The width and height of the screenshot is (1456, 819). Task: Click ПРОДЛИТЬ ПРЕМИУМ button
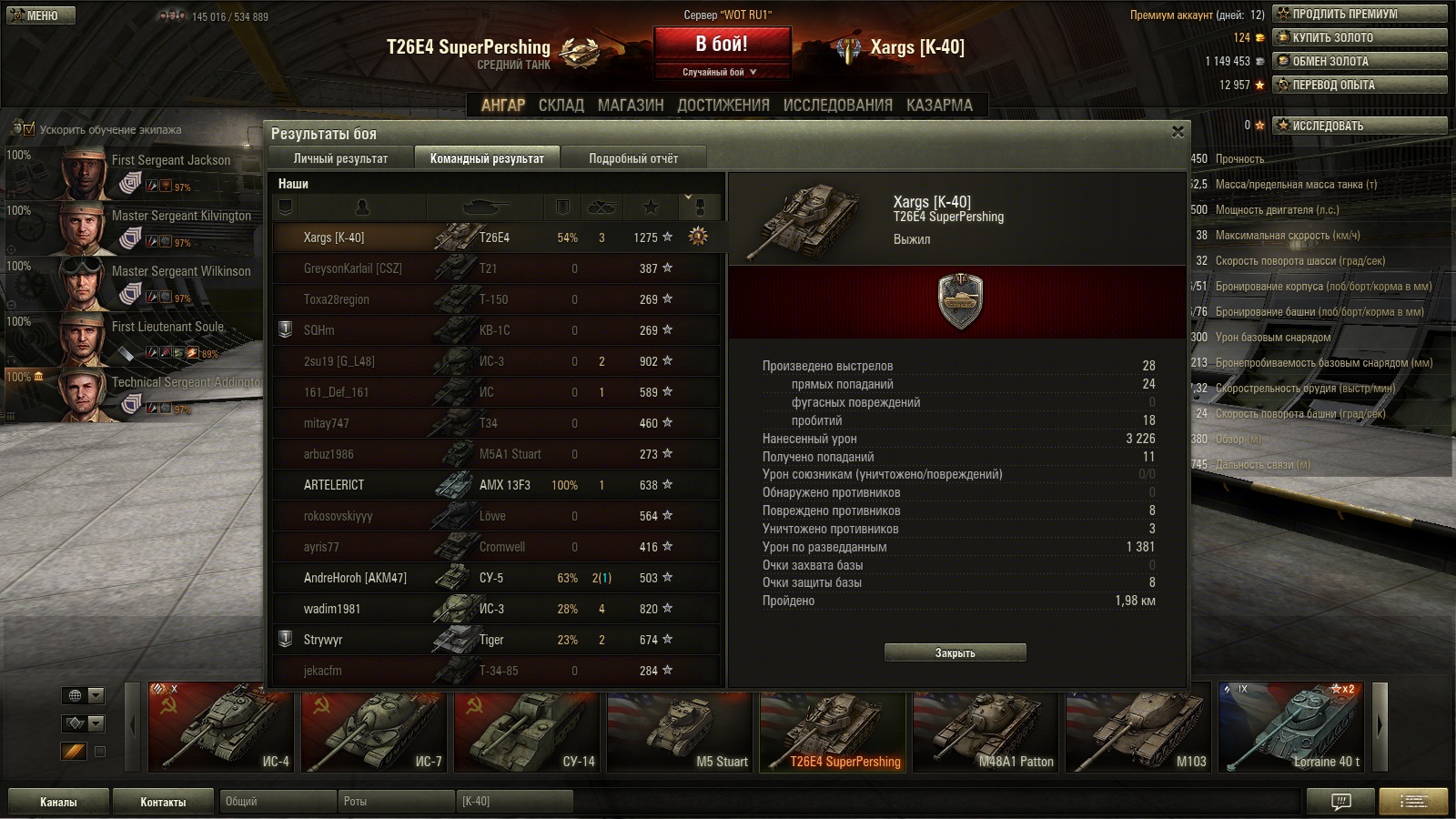pyautogui.click(x=1359, y=14)
